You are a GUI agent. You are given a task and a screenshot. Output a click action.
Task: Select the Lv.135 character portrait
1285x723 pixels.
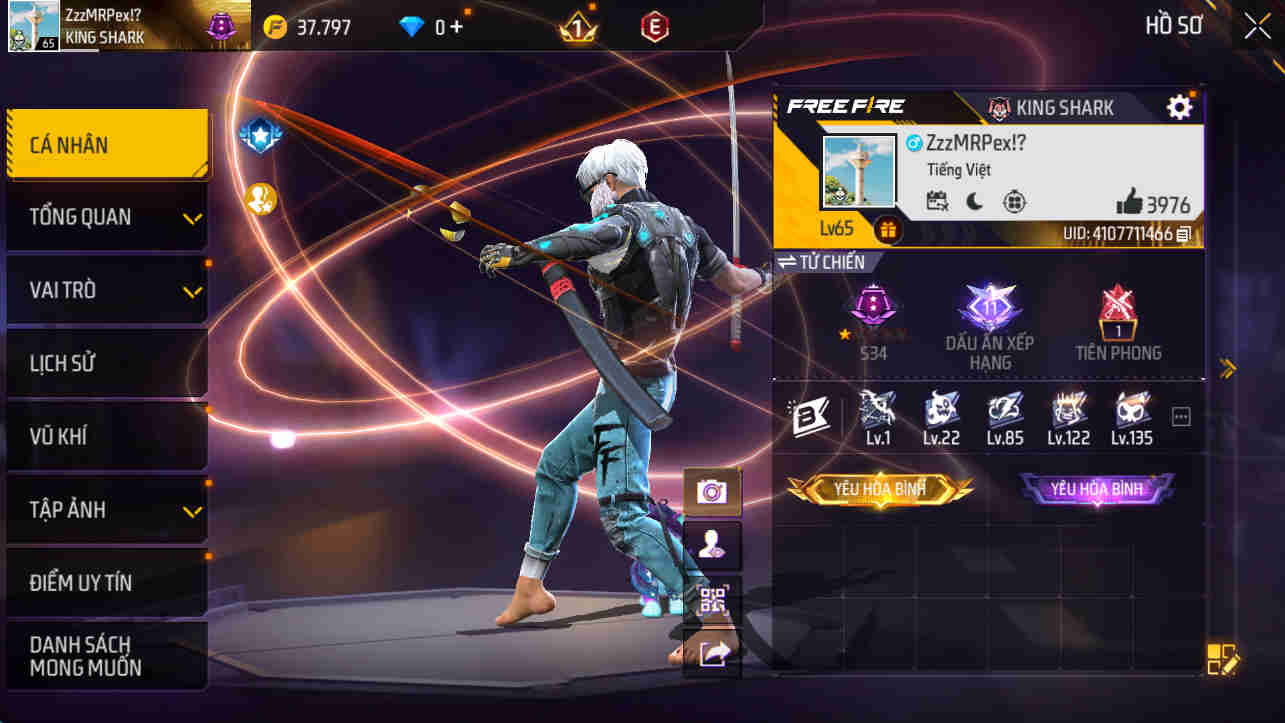pyautogui.click(x=1133, y=414)
